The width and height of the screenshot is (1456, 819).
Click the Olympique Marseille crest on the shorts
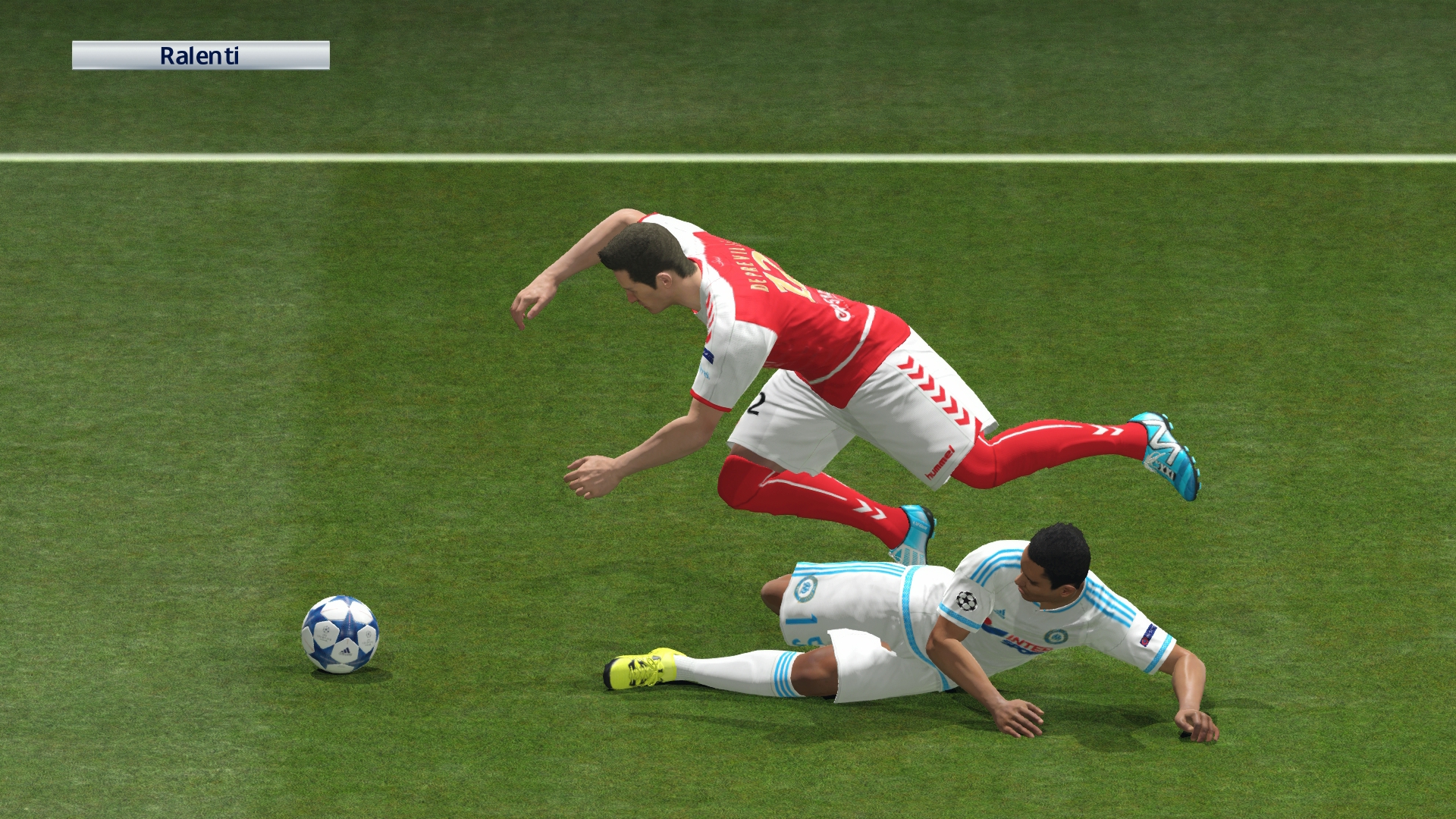tap(805, 590)
